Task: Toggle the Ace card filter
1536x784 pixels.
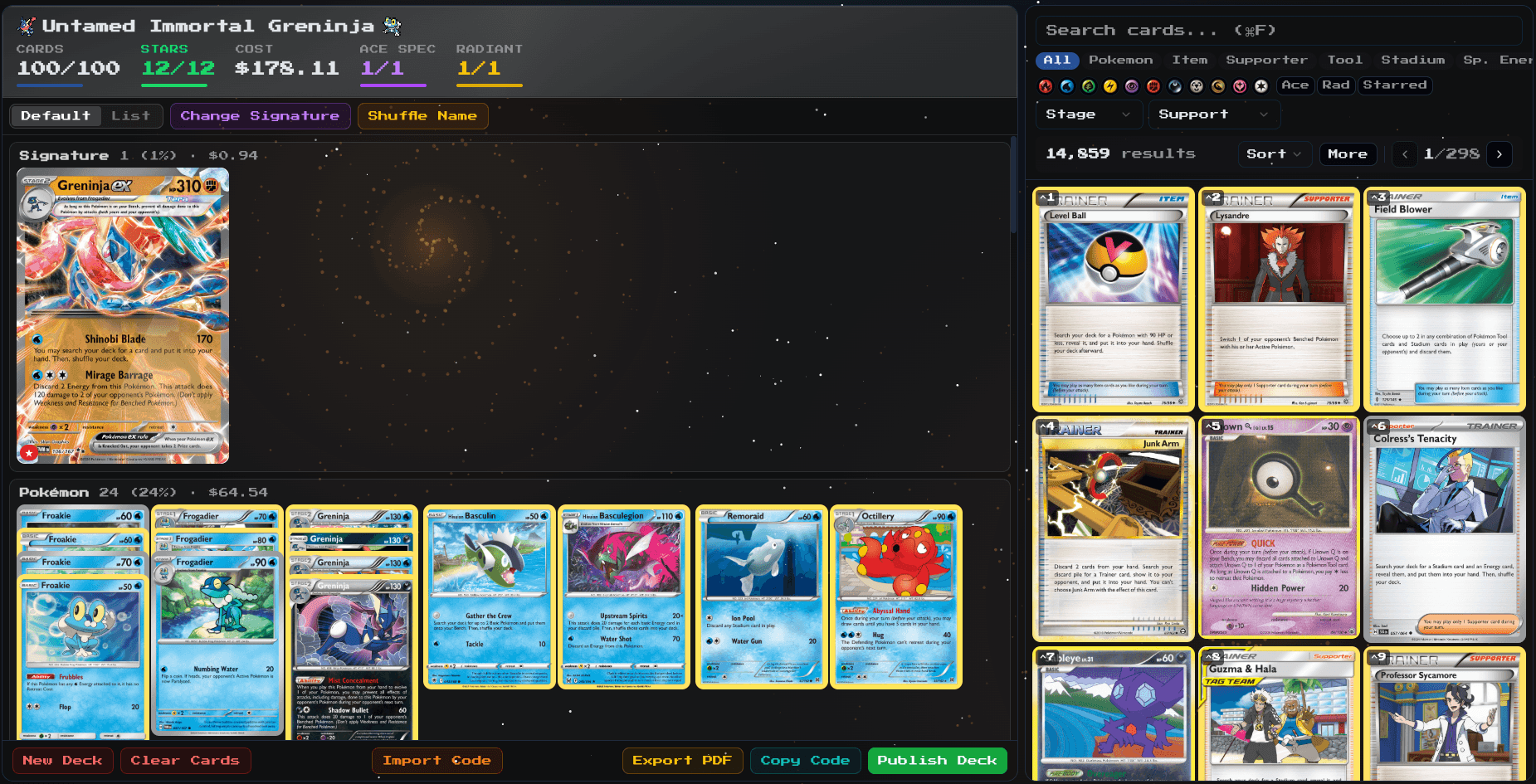Action: [1295, 85]
